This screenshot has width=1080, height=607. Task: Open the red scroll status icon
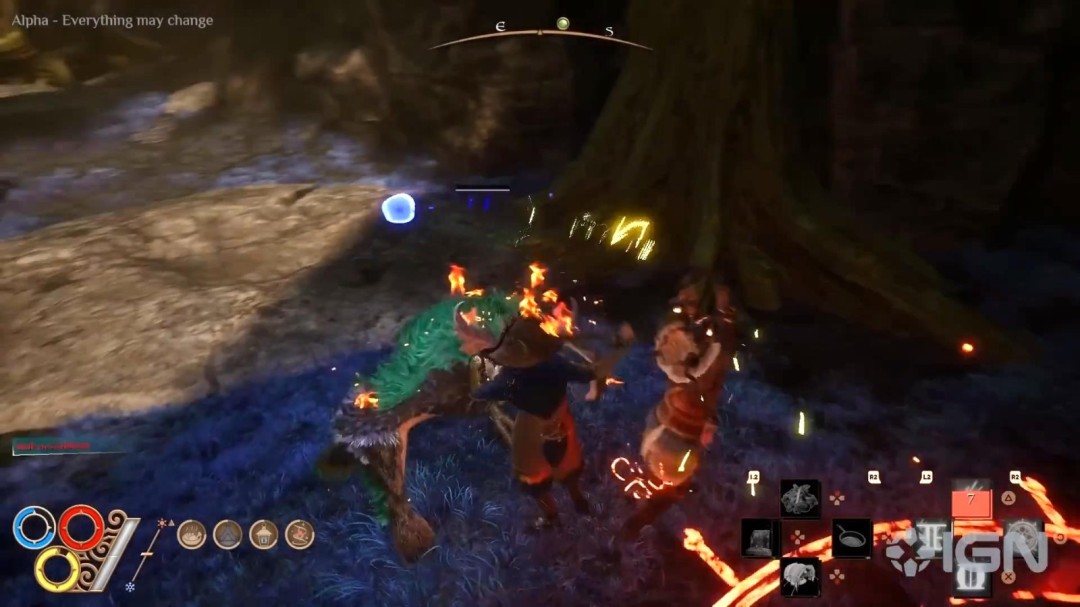(299, 534)
